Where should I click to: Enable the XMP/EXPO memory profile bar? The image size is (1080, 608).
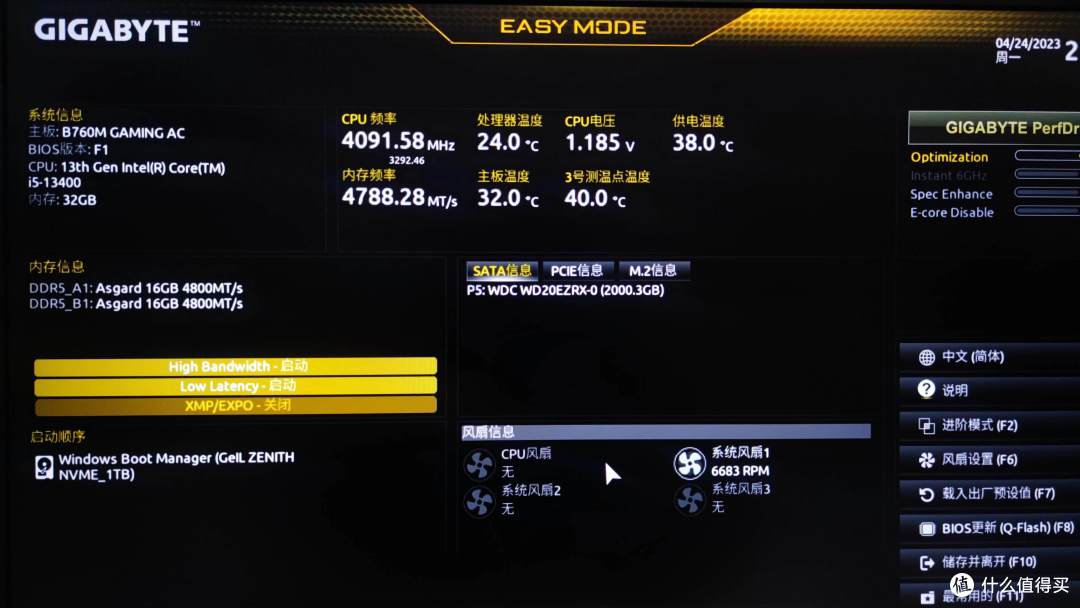235,405
